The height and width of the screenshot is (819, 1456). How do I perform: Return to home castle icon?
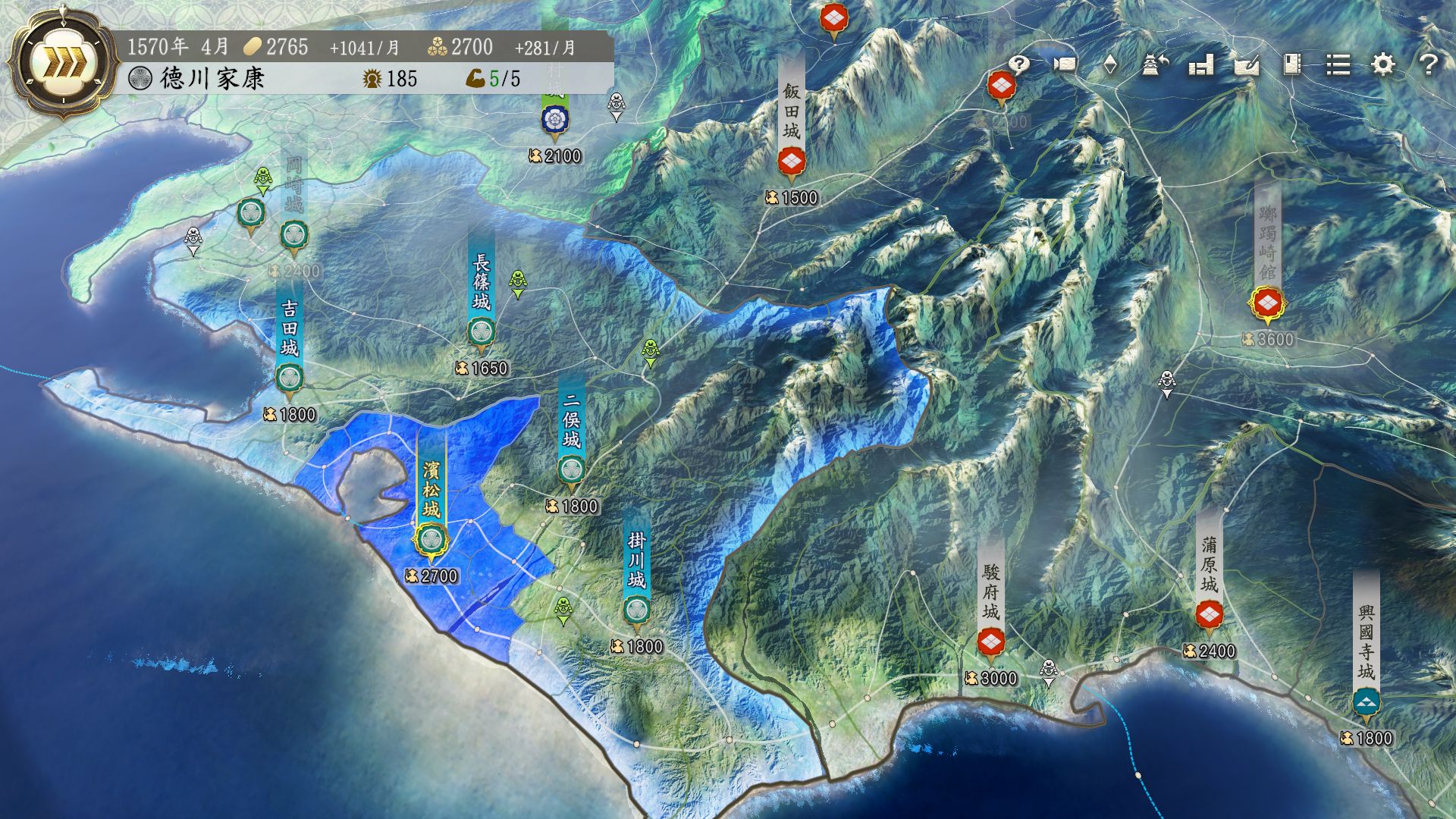1155,64
